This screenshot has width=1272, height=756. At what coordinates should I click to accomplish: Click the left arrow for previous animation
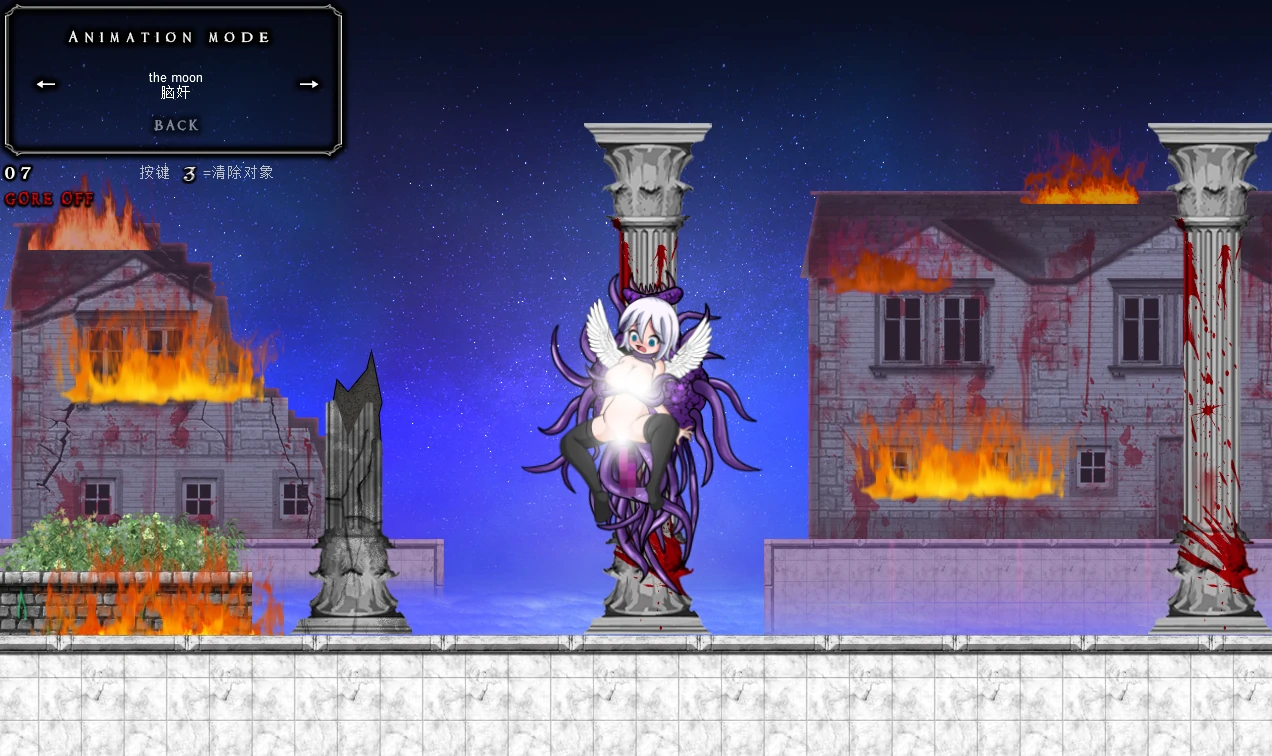46,84
